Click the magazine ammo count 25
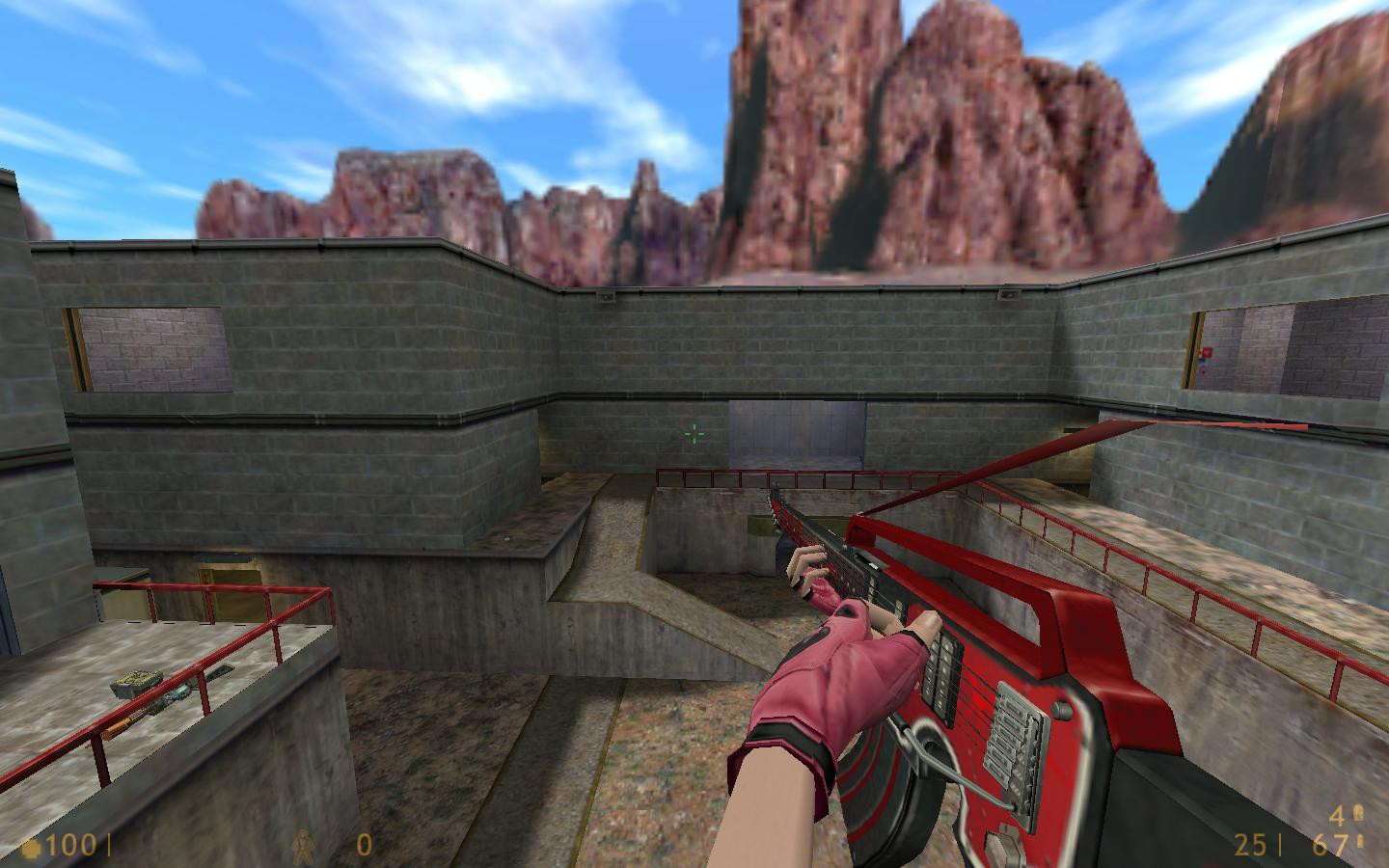1389x868 pixels. coord(1249,847)
